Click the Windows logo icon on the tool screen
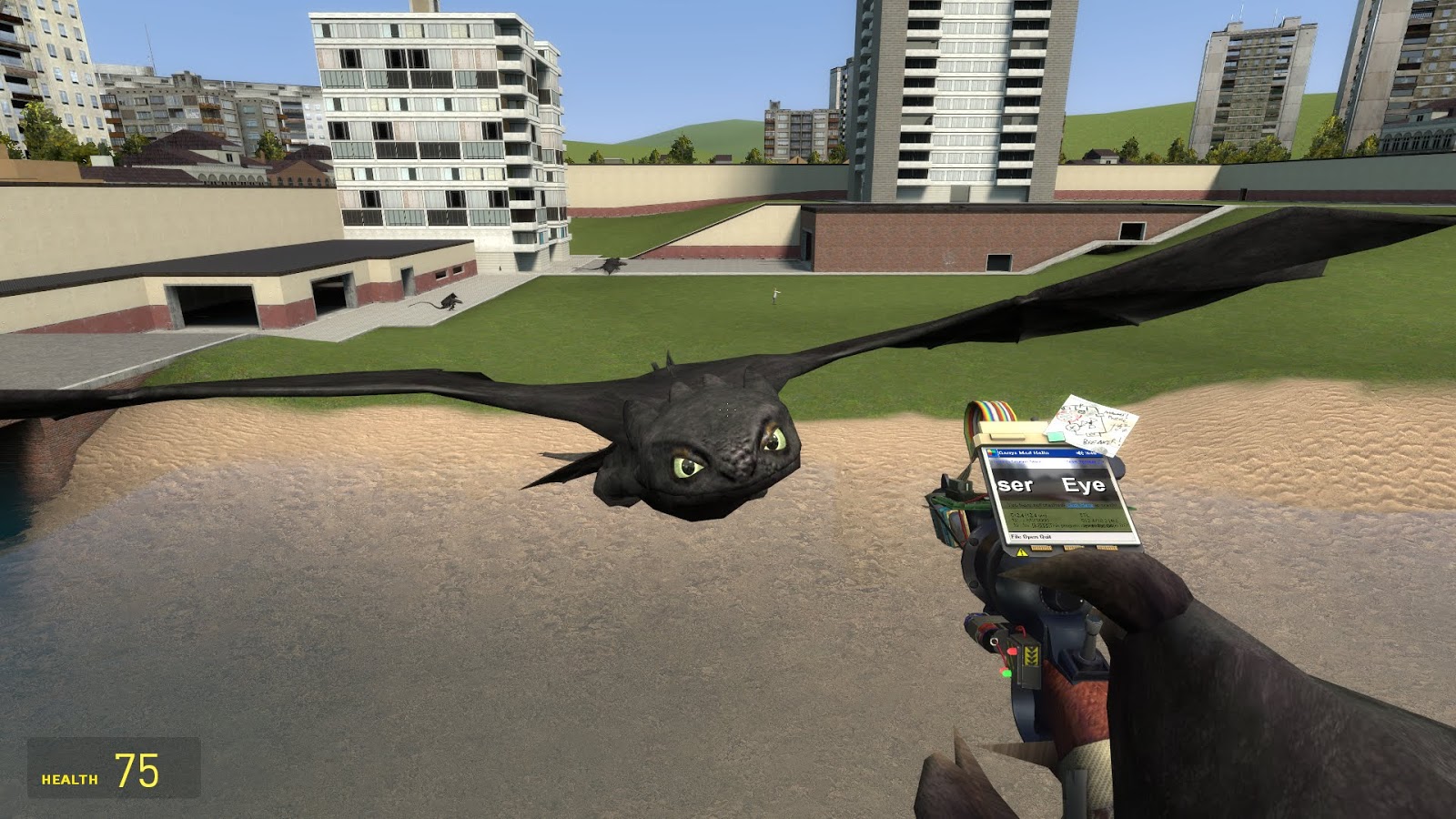The width and height of the screenshot is (1456, 819). click(x=991, y=450)
